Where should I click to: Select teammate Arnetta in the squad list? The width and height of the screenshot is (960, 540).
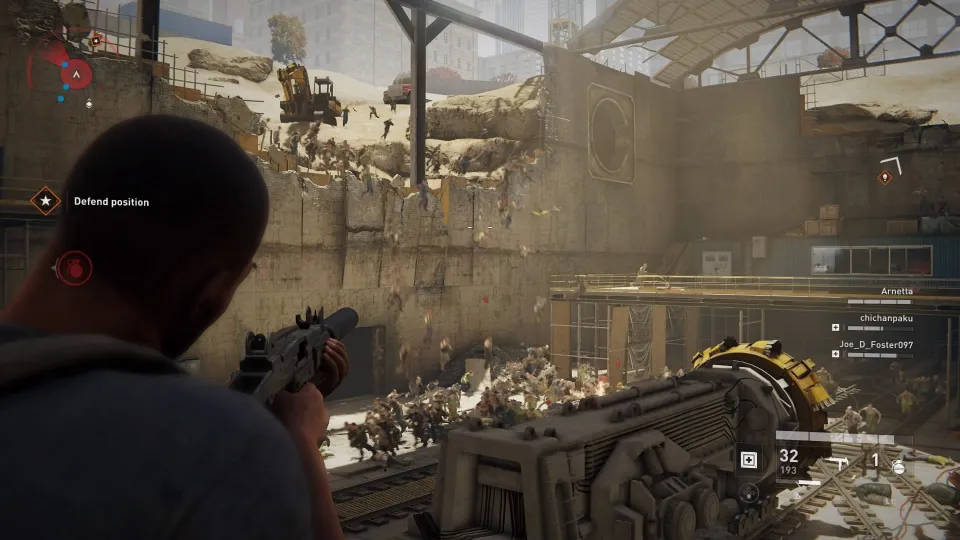pos(898,292)
